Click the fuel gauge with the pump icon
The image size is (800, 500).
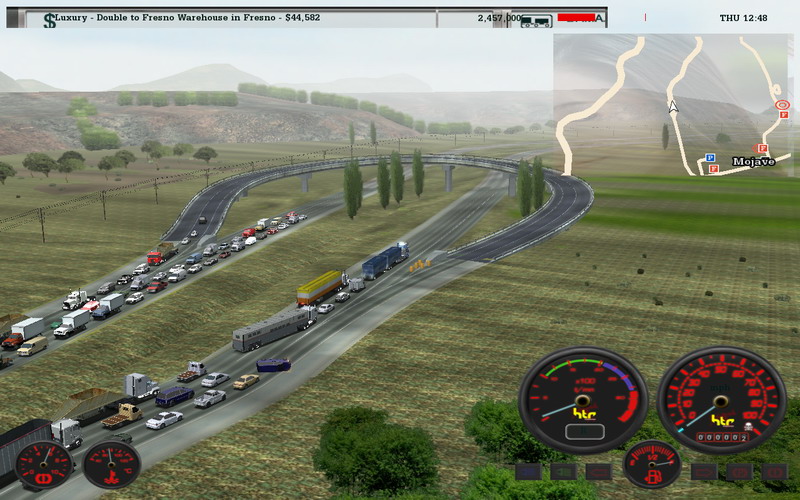(652, 463)
